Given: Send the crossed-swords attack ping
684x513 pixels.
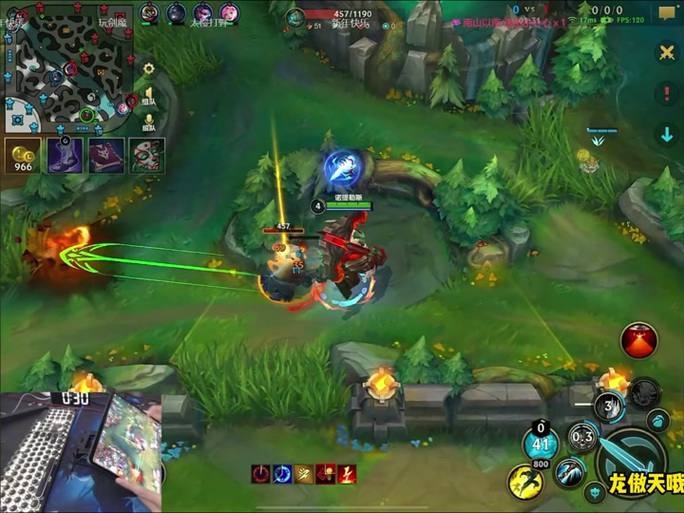Looking at the screenshot, I should [667, 53].
